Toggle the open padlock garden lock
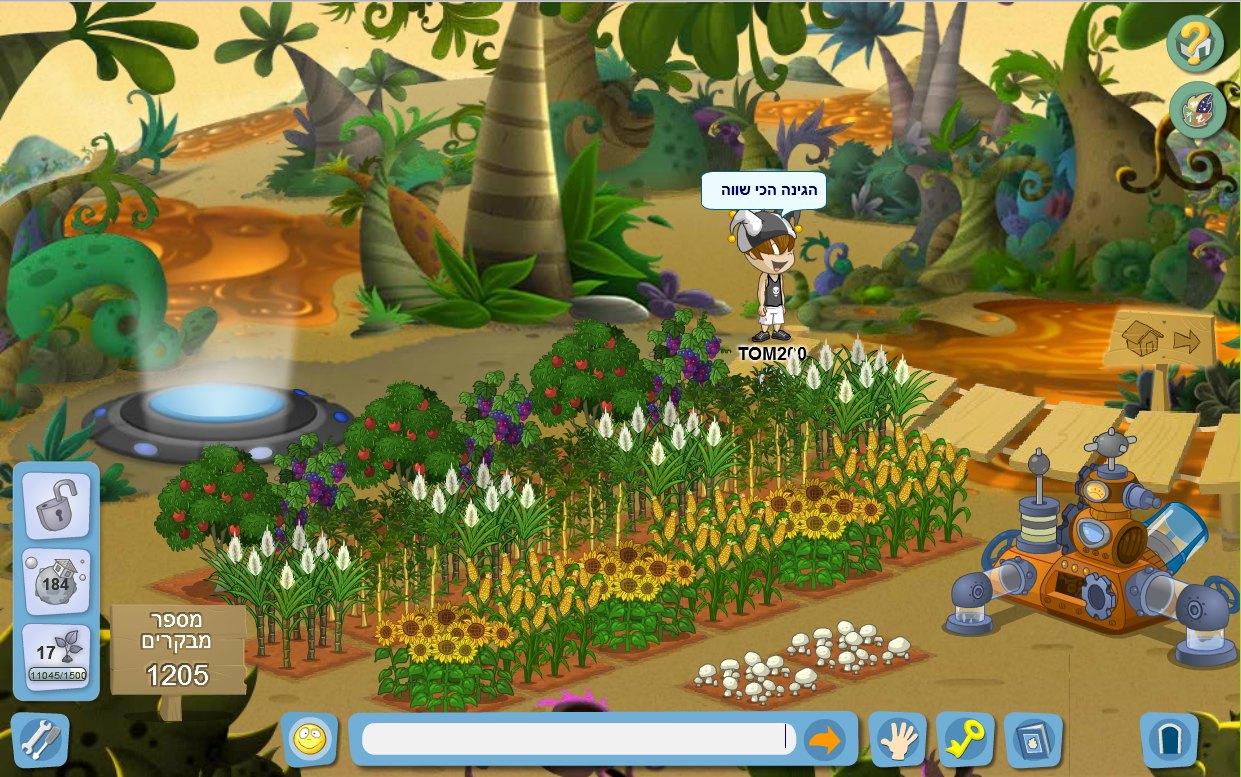Viewport: 1241px width, 777px height. tap(56, 506)
